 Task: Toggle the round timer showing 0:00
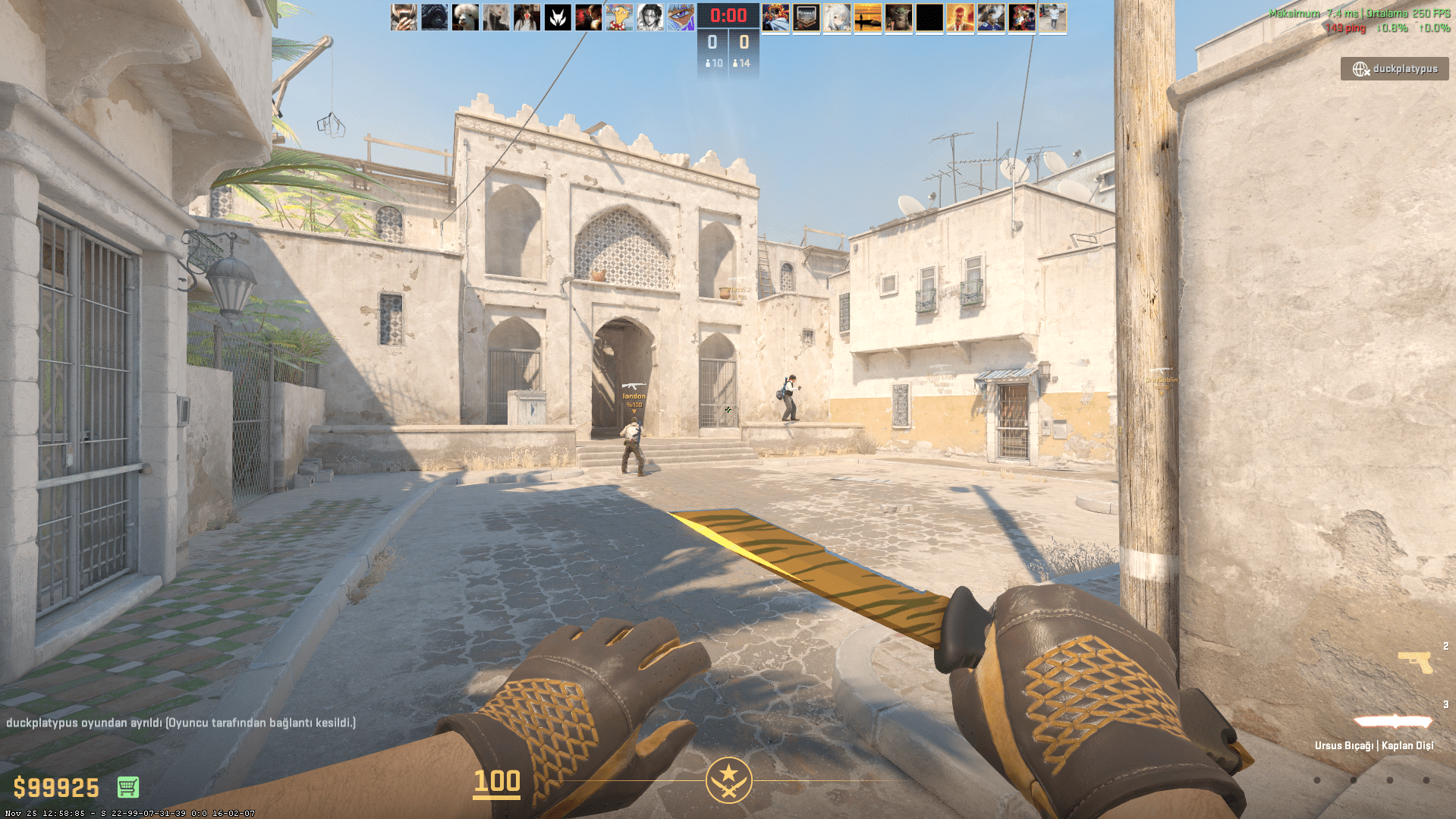pos(727,14)
